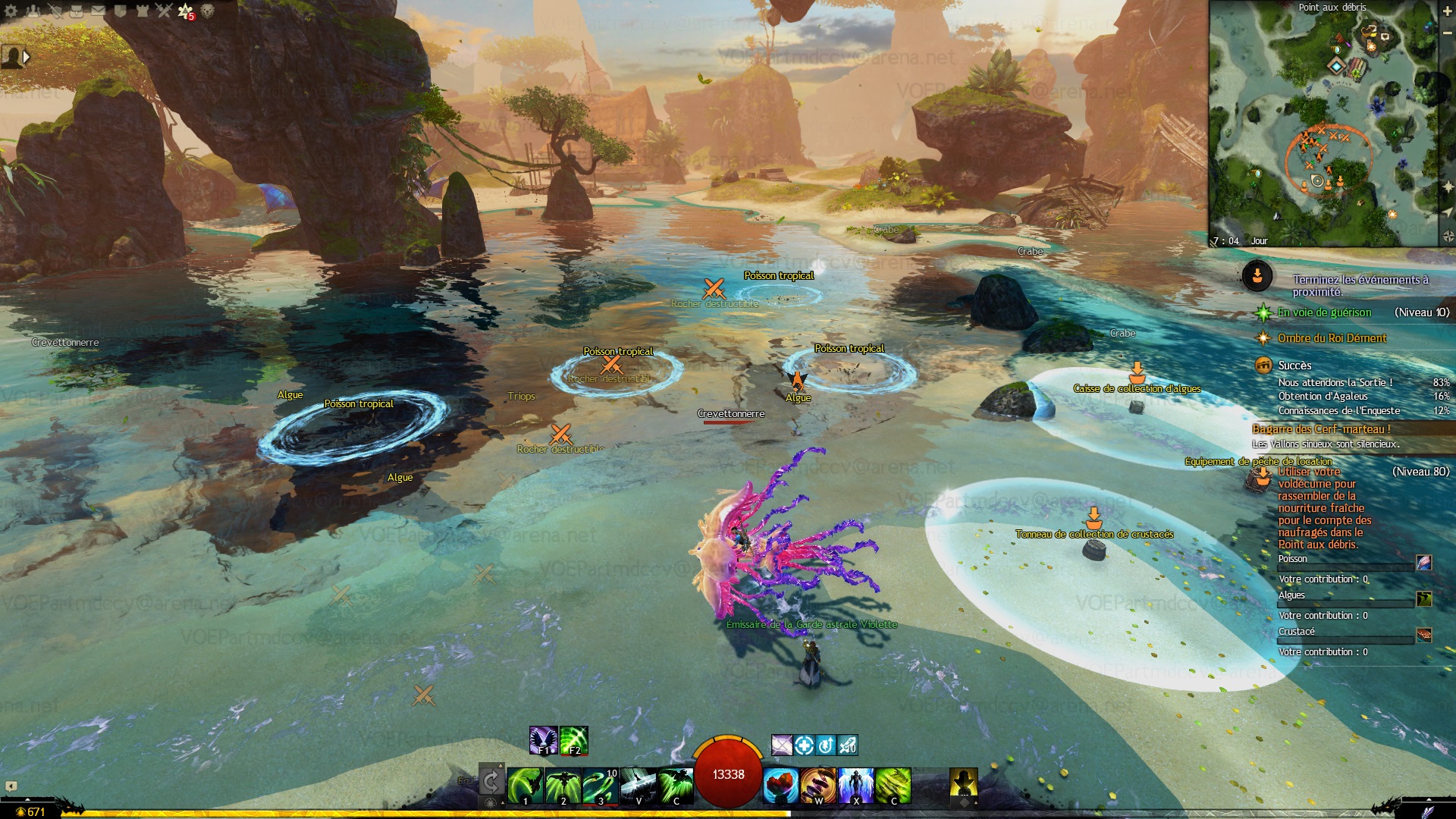Activate the F2 green slash skill
Image resolution: width=1456 pixels, height=819 pixels.
click(x=574, y=740)
